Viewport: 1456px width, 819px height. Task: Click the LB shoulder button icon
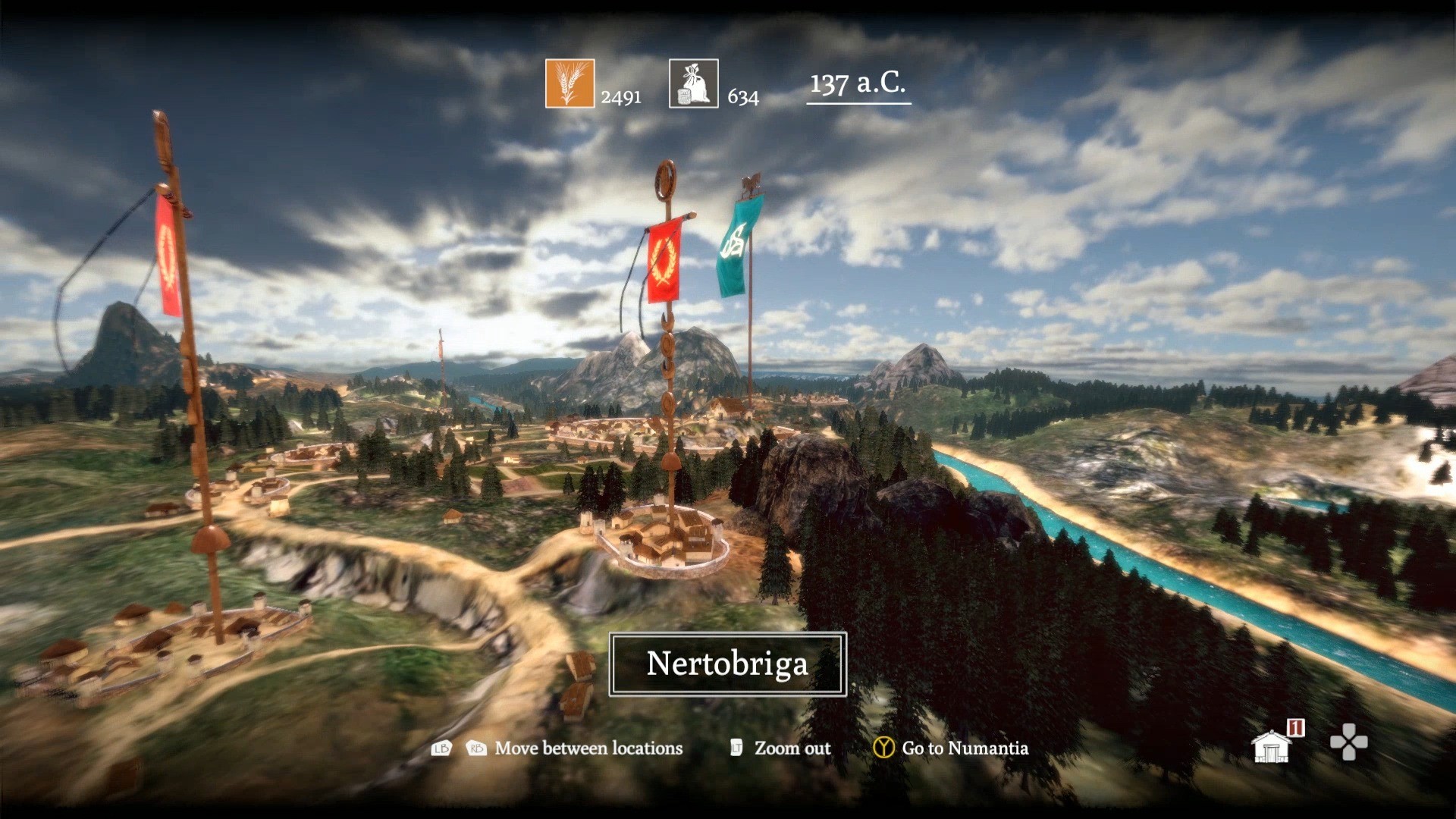[x=444, y=748]
